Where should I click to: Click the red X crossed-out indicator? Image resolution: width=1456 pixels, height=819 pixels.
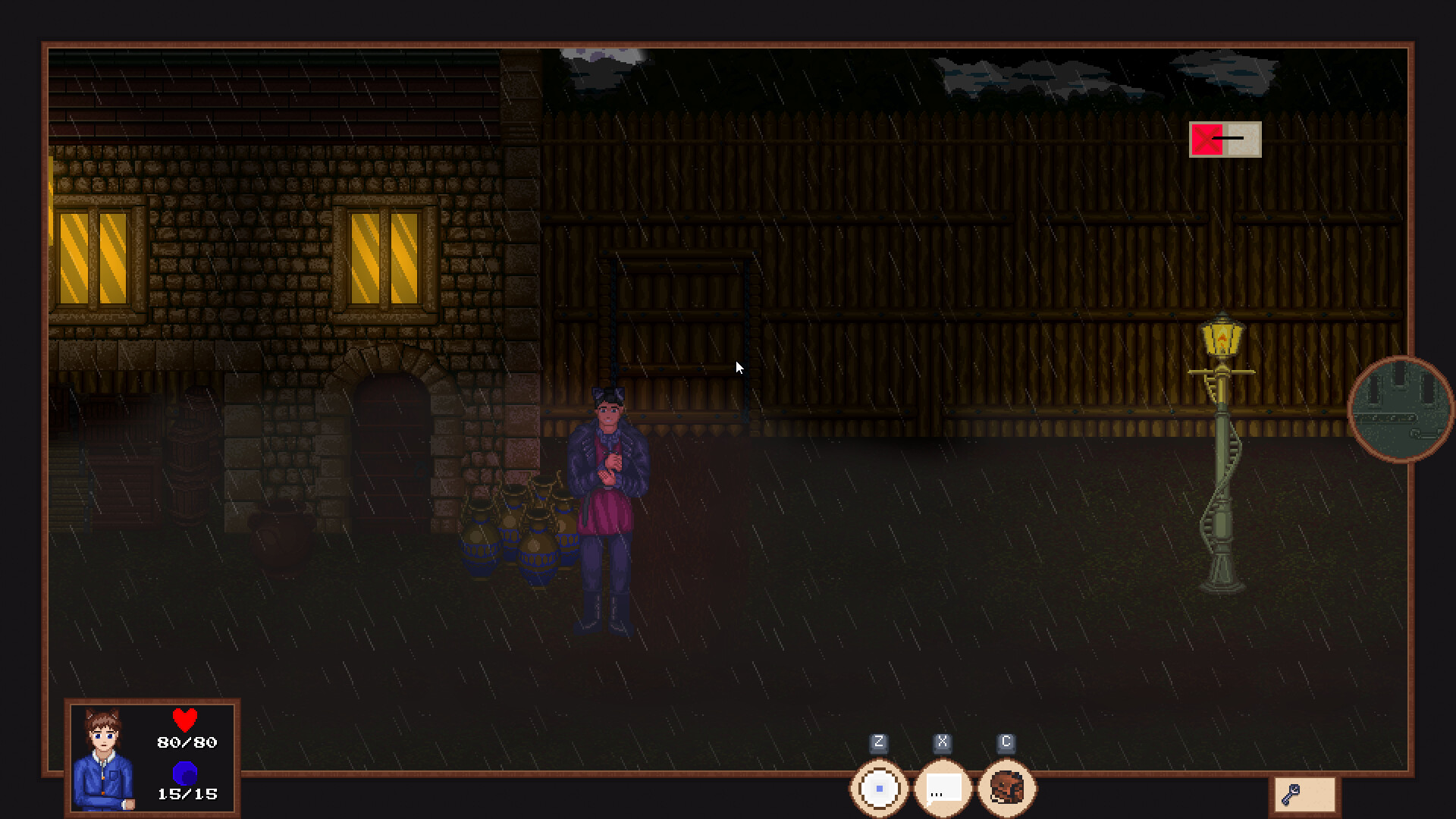(x=1207, y=139)
